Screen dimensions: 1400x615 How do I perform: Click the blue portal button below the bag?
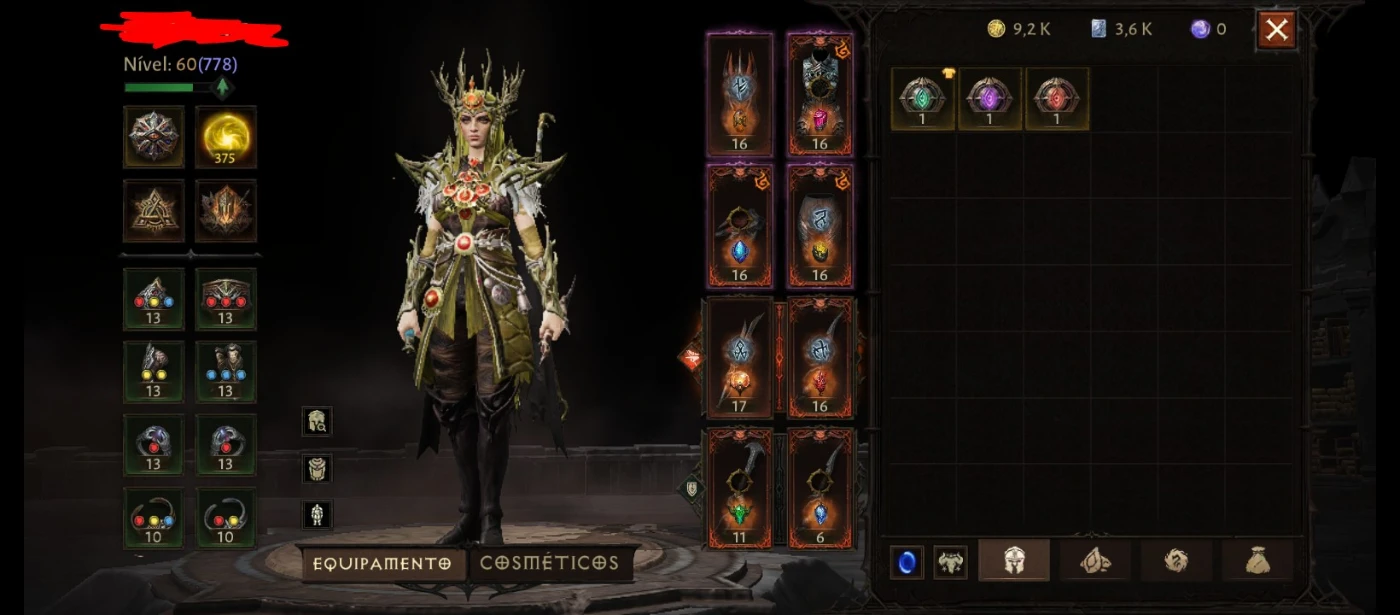[x=907, y=562]
